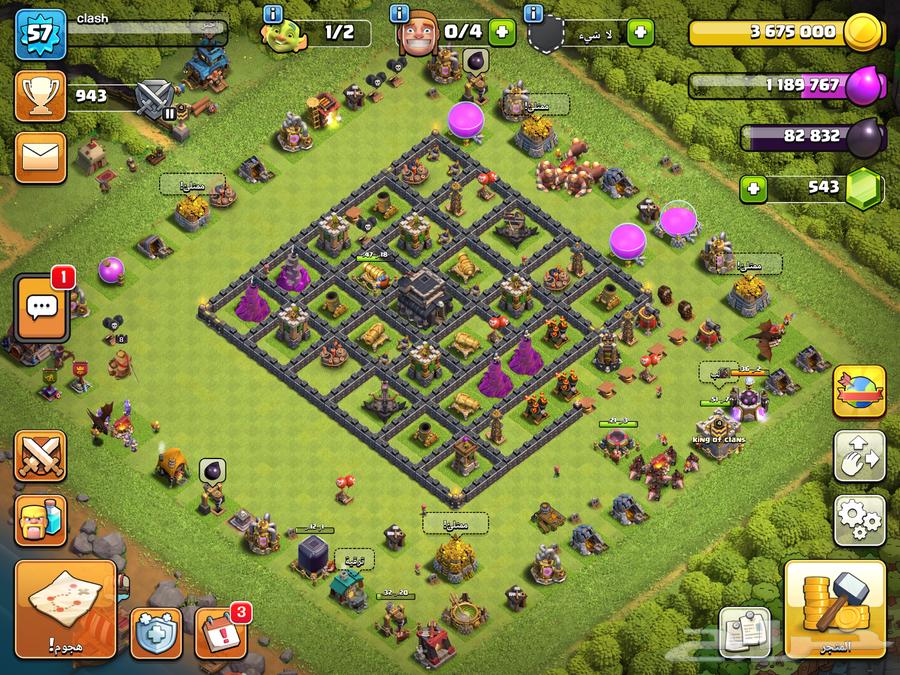The image size is (900, 675).
Task: Open the blue shield-plus button
Action: tap(156, 633)
